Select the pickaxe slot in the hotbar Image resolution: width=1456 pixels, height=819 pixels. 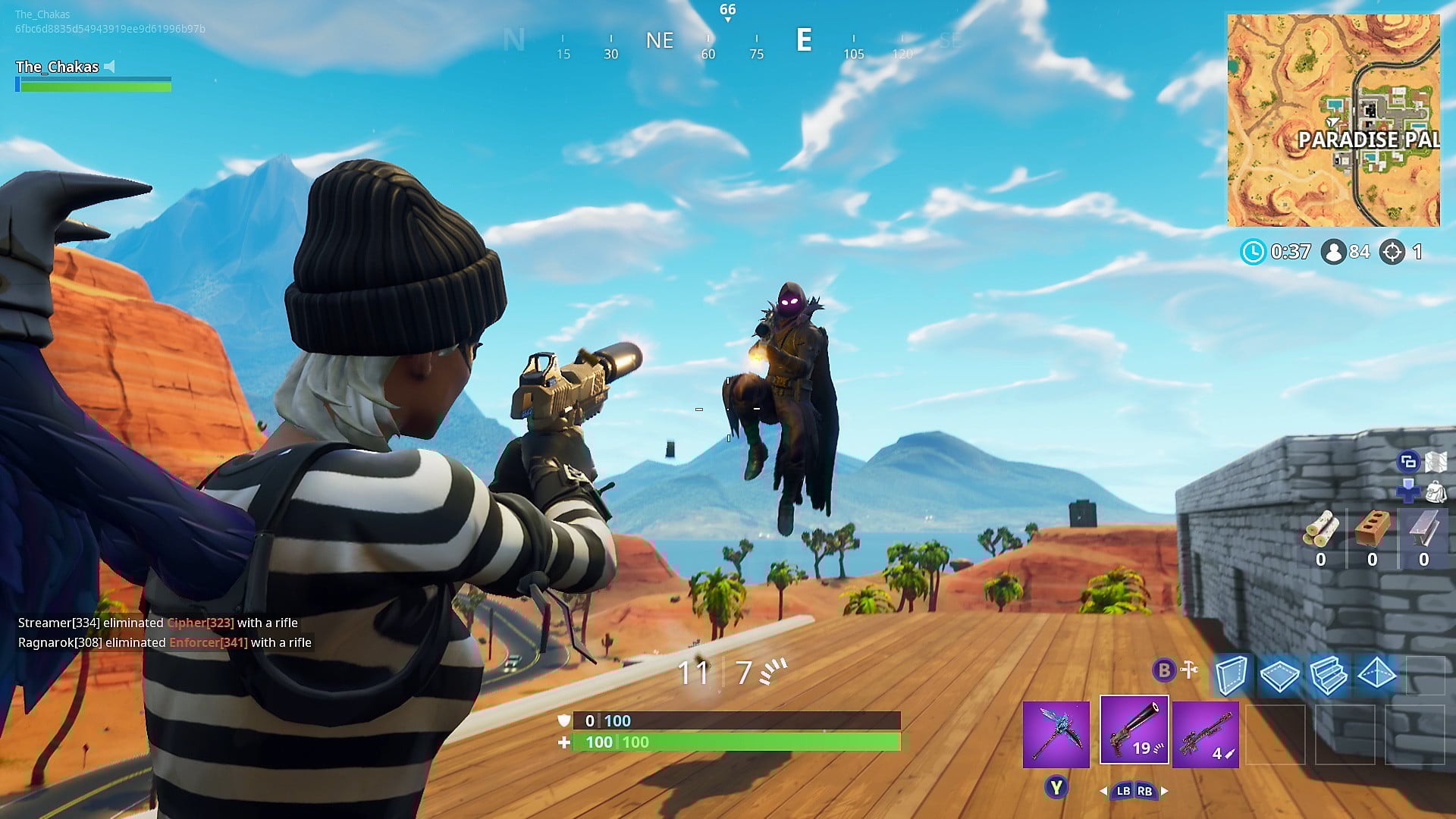tap(1056, 734)
